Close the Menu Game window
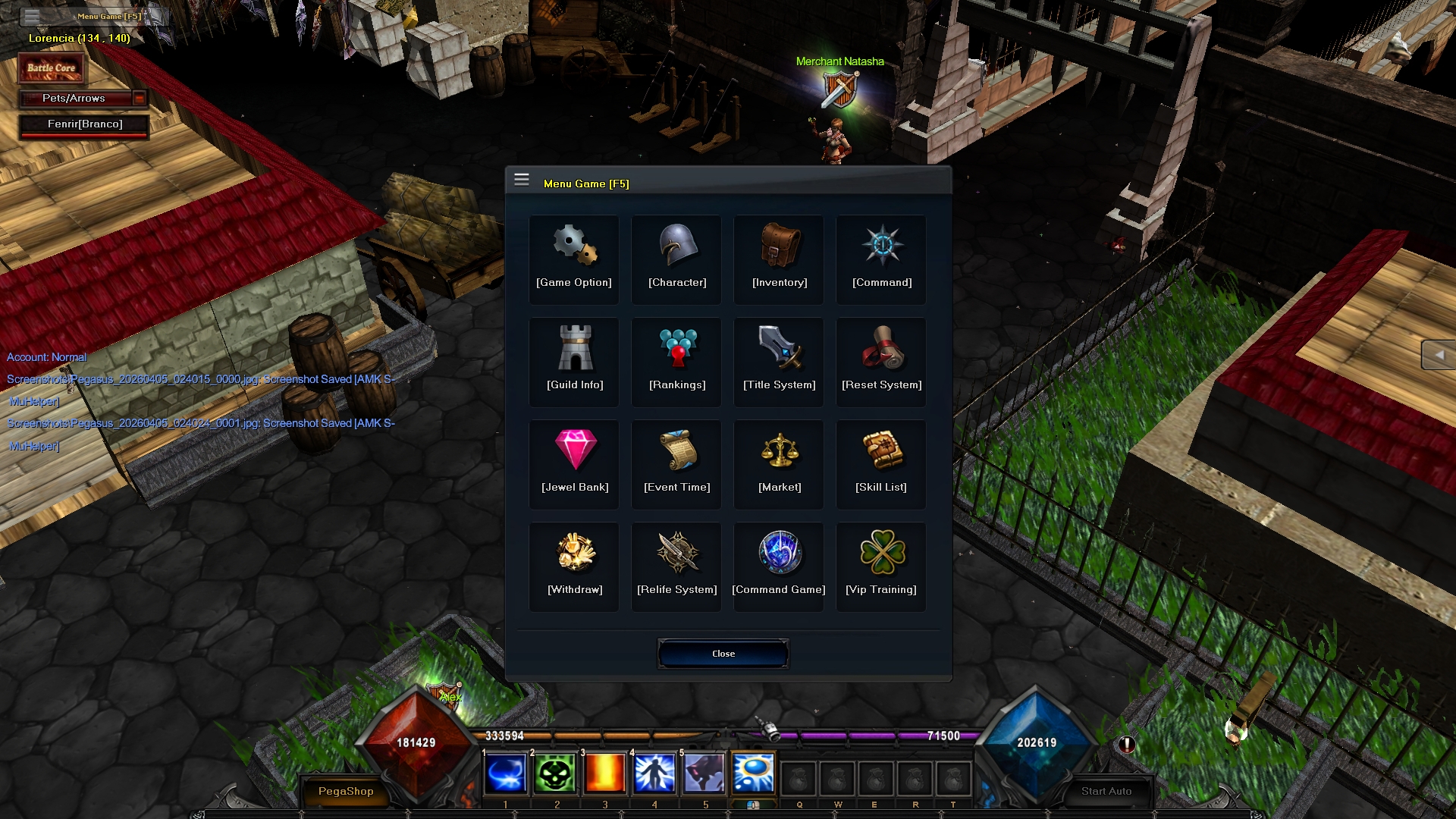Screen dimensions: 1456x819 [723, 654]
